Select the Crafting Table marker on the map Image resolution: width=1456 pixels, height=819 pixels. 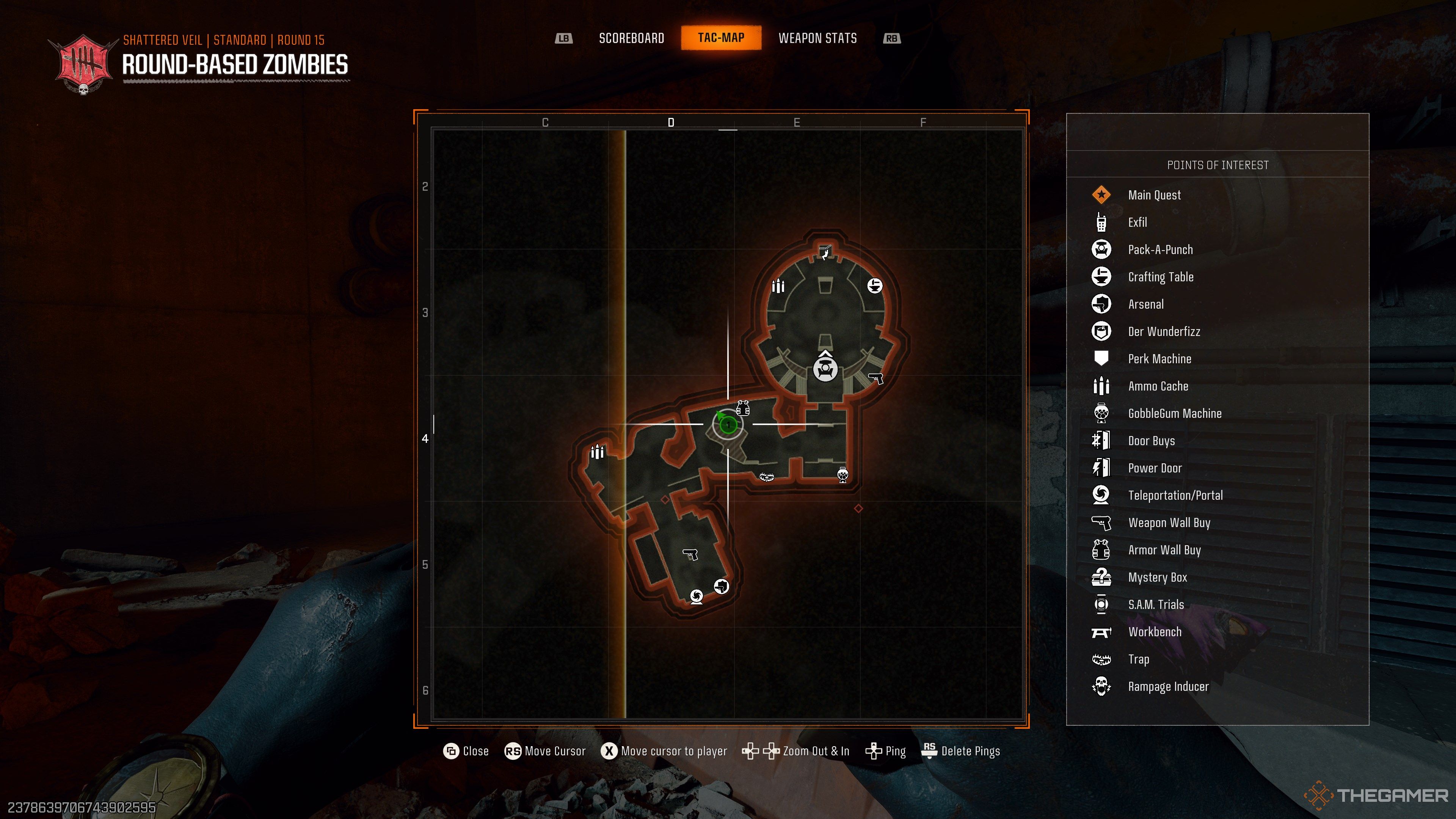874,286
